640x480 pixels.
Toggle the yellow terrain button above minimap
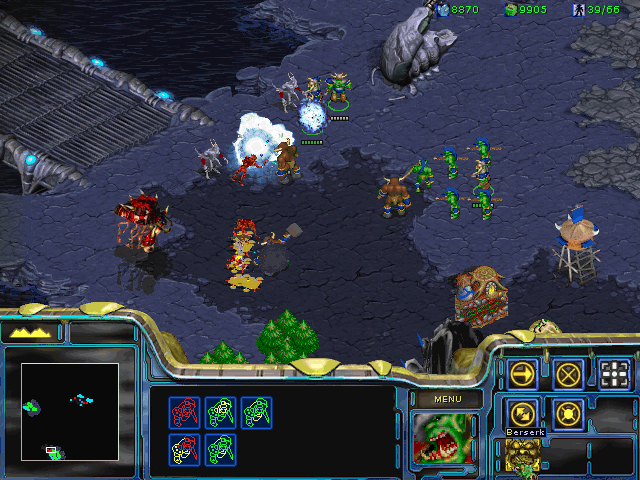(32, 332)
